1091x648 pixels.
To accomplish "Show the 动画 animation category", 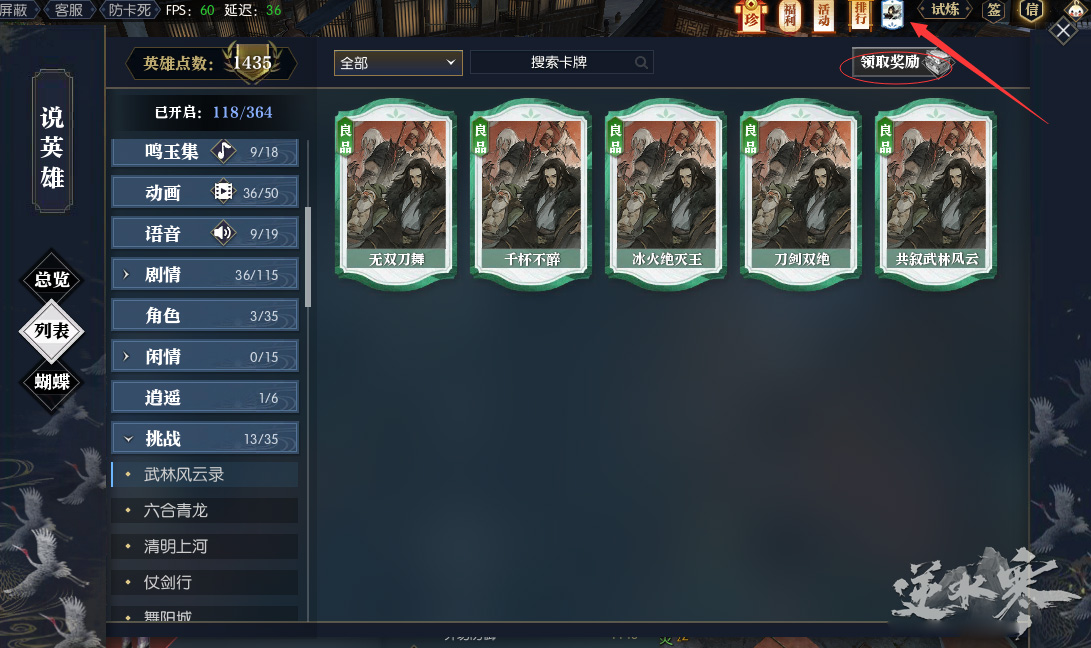I will pyautogui.click(x=205, y=193).
